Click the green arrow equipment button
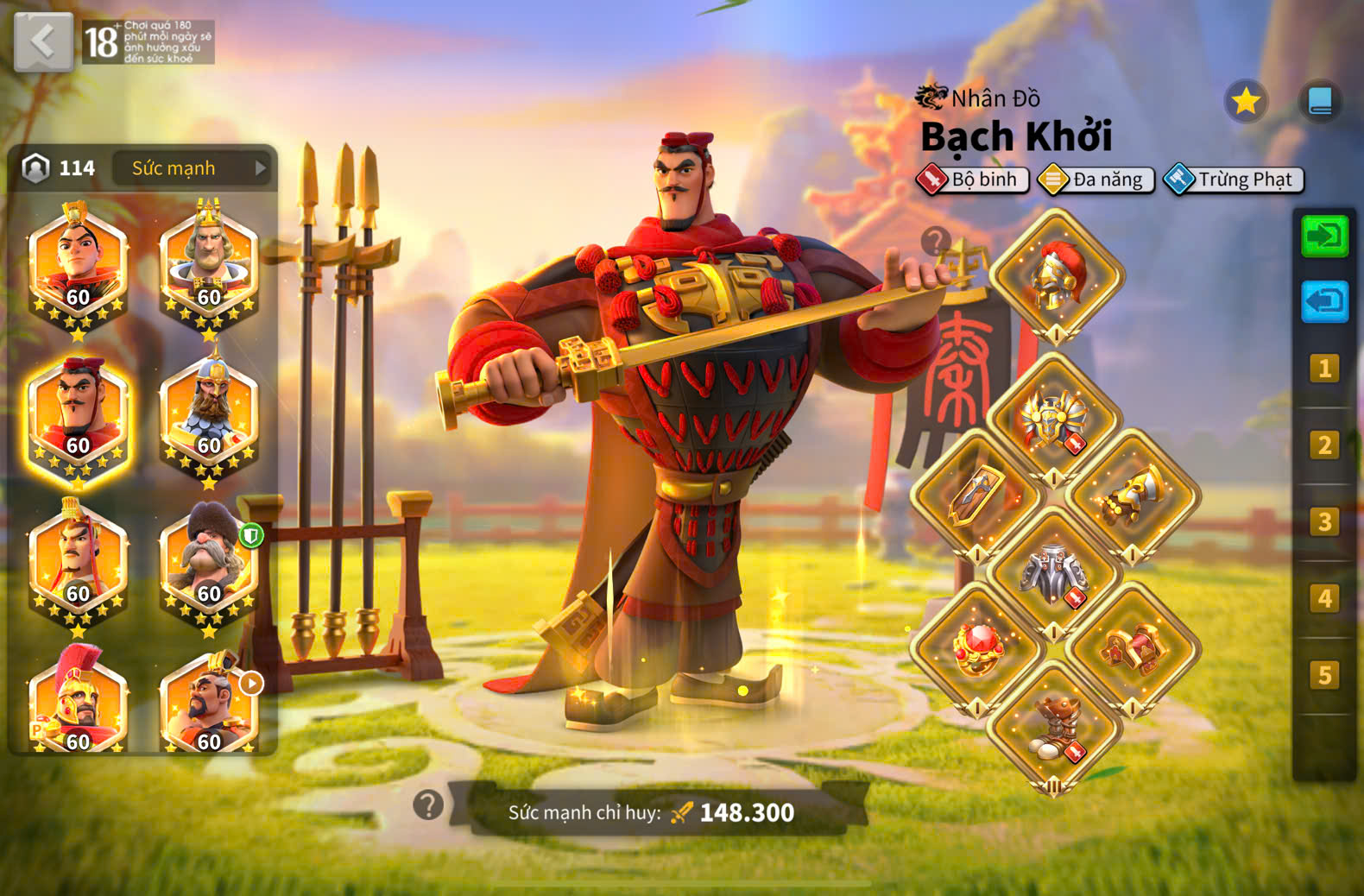Screen dimensions: 1364x896 point(1324,236)
